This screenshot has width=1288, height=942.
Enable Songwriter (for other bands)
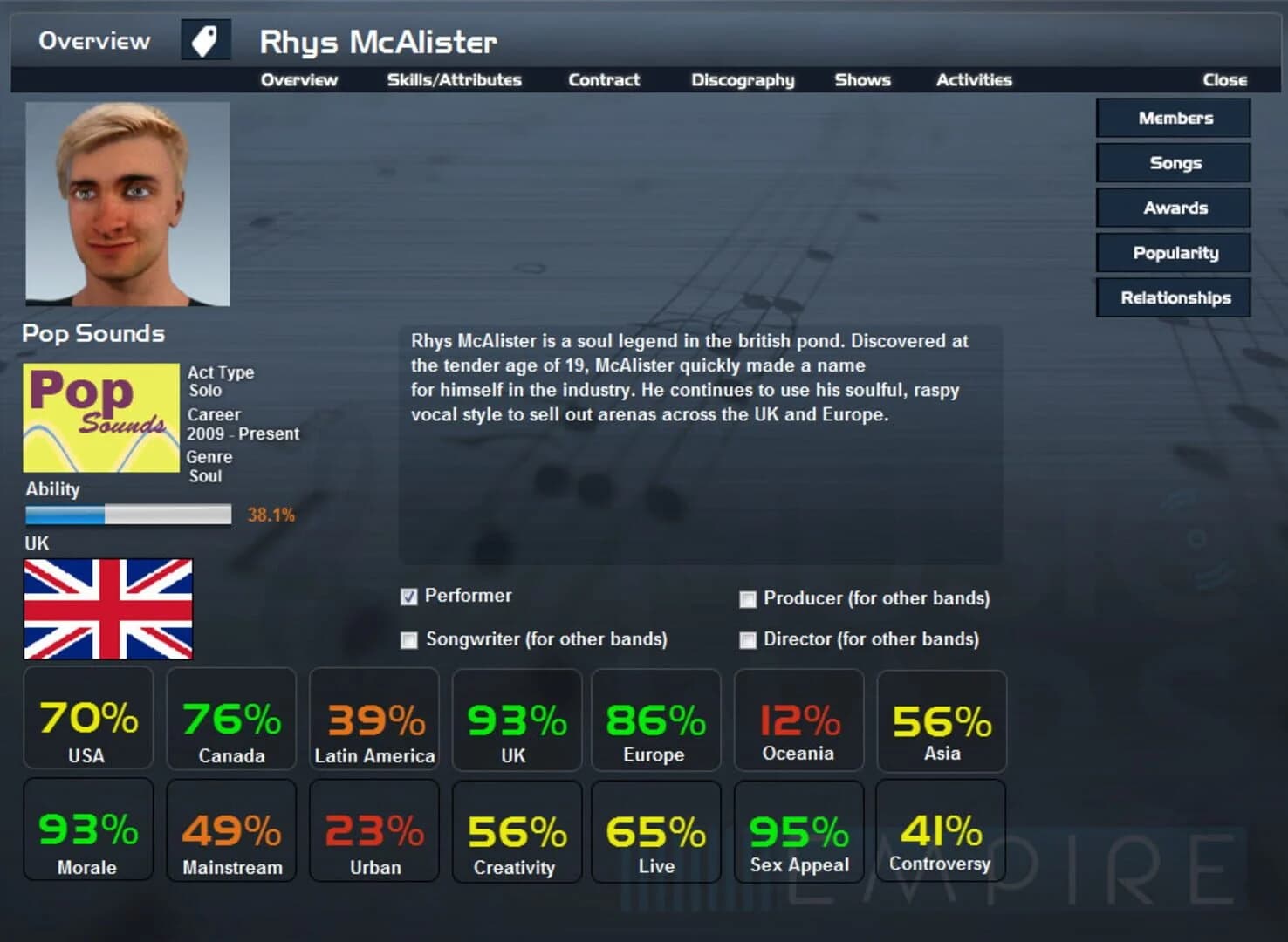tap(408, 640)
